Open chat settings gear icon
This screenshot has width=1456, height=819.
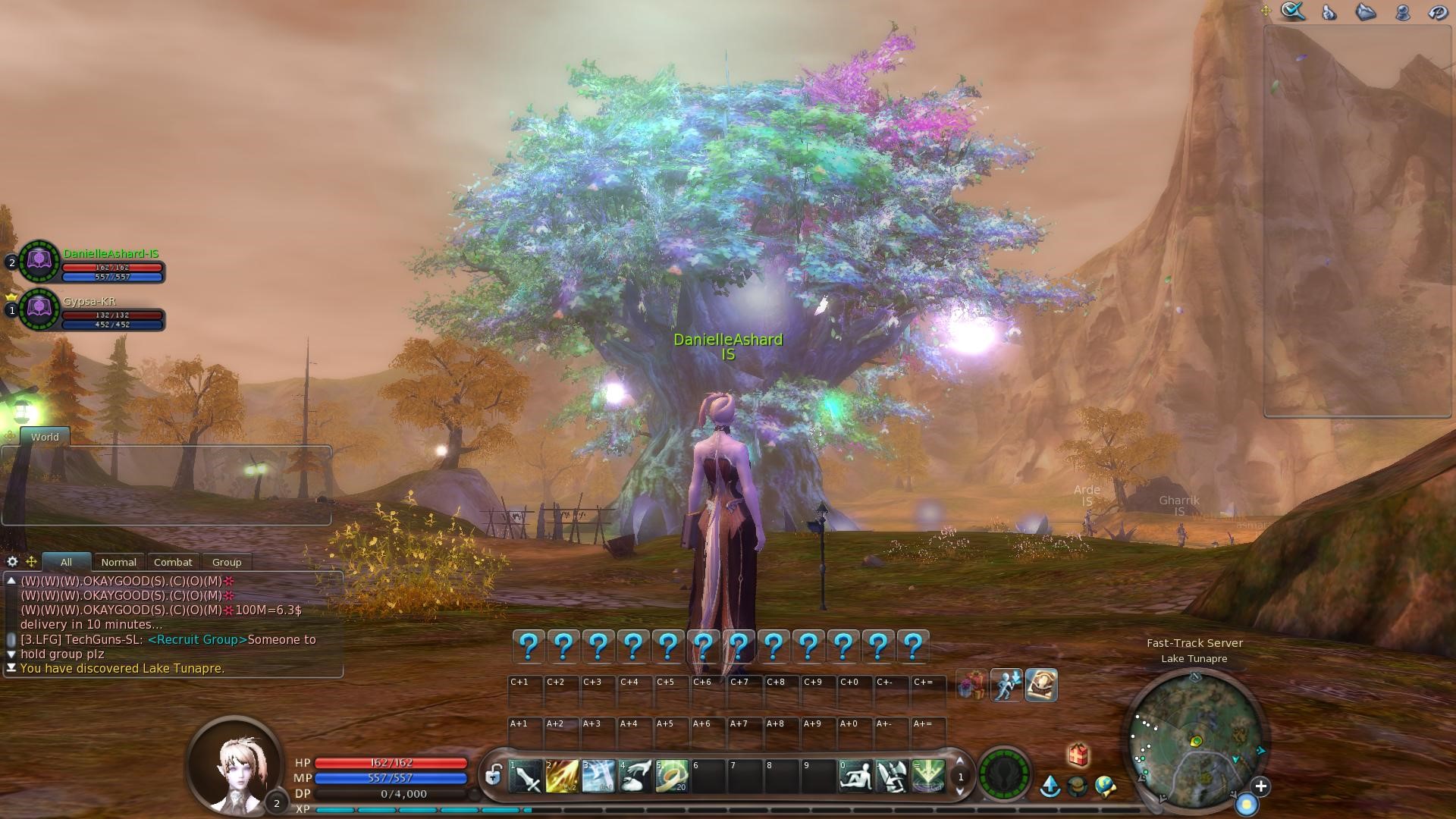tap(12, 561)
